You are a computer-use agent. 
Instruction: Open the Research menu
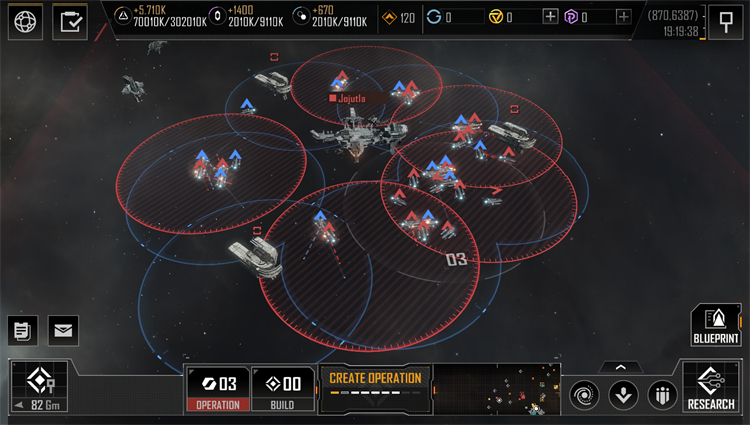[x=711, y=388]
